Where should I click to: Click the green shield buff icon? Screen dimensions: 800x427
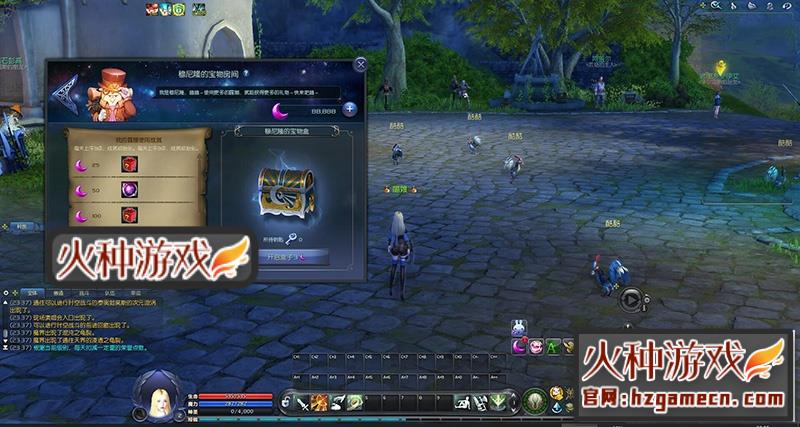pyautogui.click(x=180, y=9)
